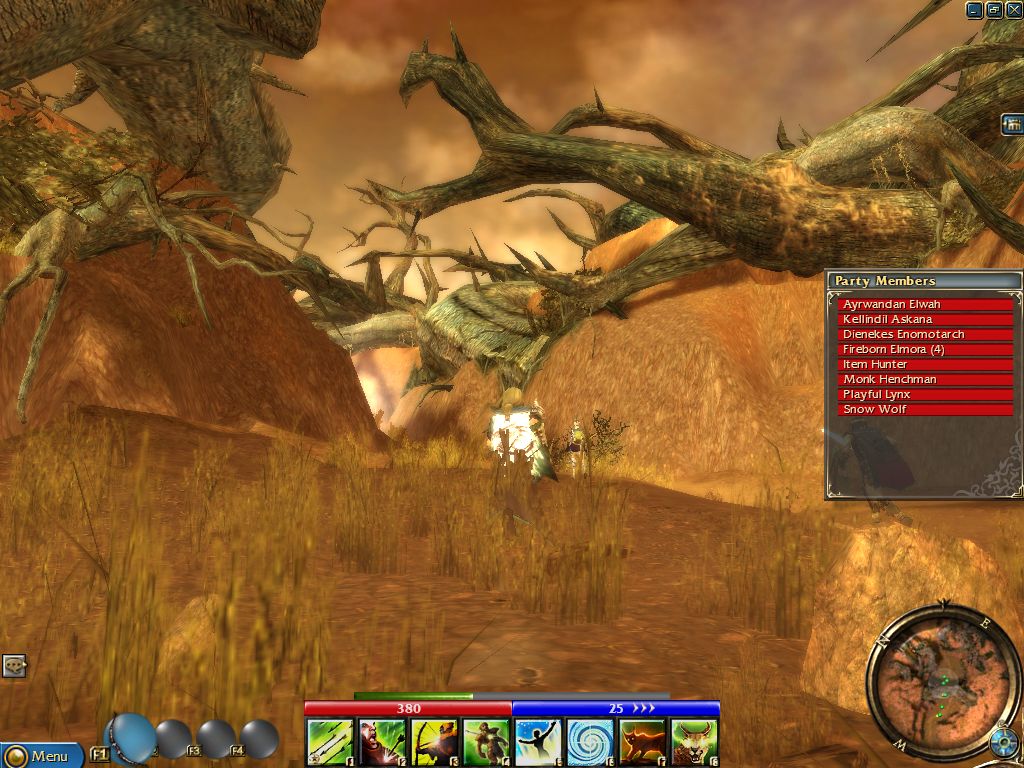Use the roaring horned beast skill

pos(694,742)
